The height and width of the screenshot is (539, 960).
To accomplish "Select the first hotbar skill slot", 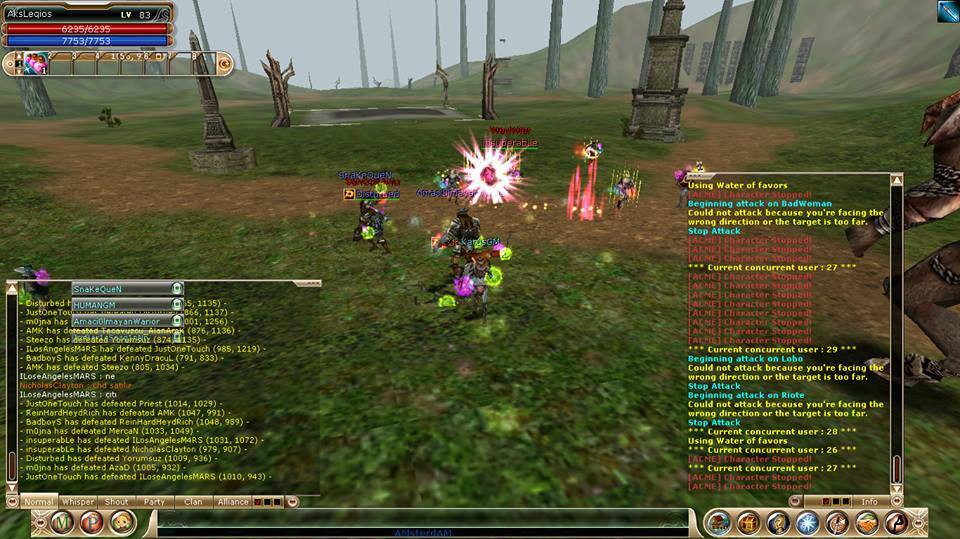I will point(36,64).
